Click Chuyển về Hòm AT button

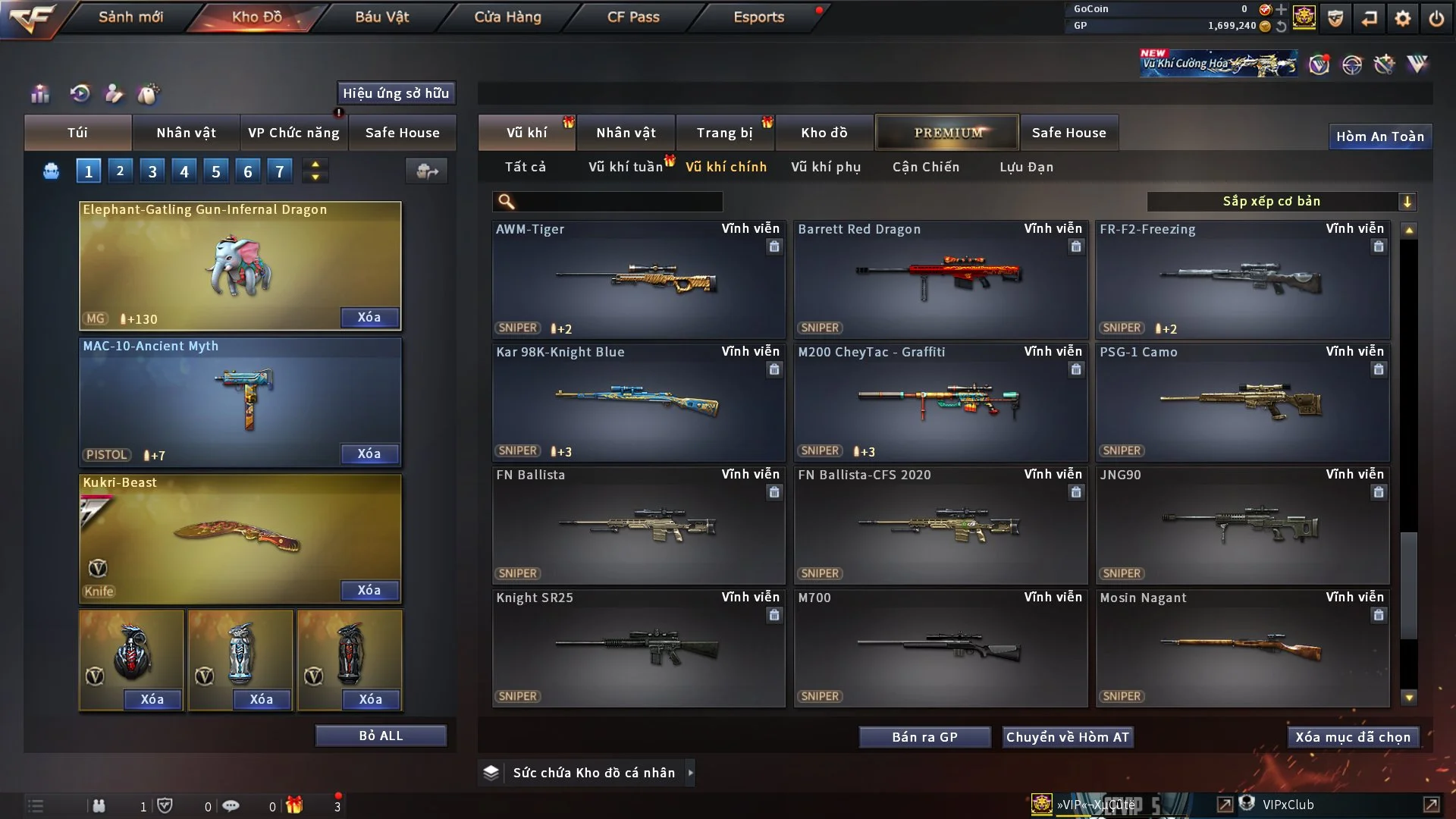click(1067, 737)
